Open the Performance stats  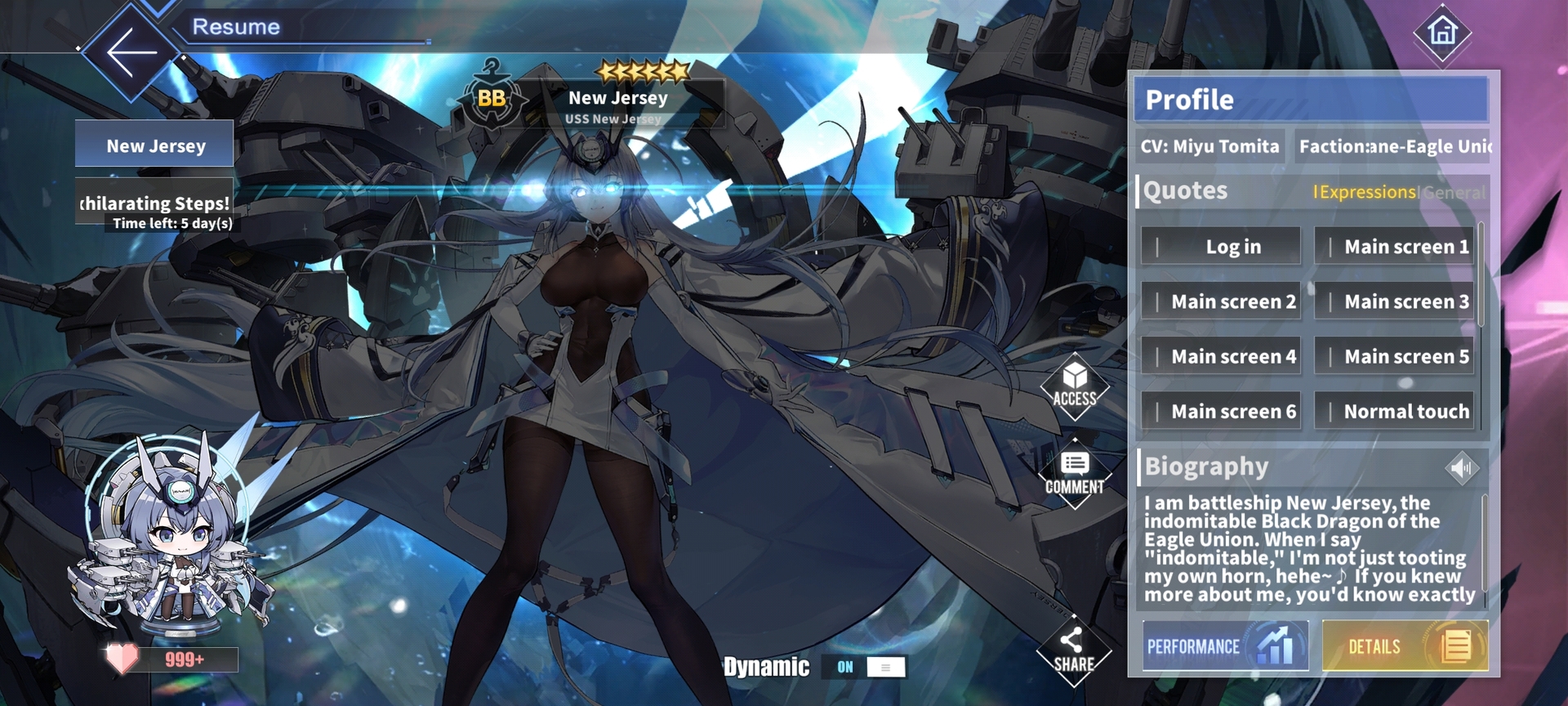[1225, 646]
